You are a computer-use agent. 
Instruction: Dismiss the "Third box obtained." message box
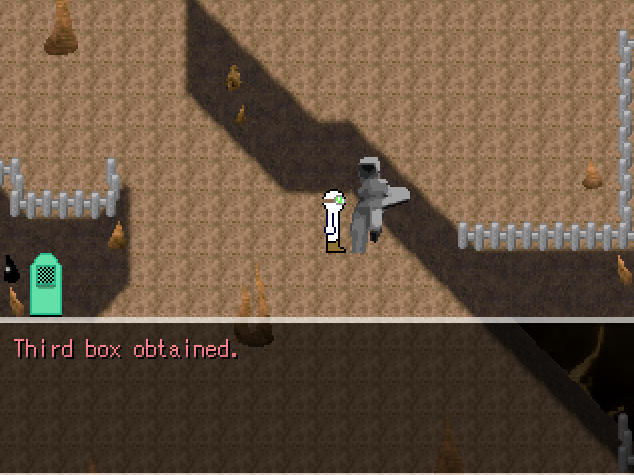click(x=316, y=396)
